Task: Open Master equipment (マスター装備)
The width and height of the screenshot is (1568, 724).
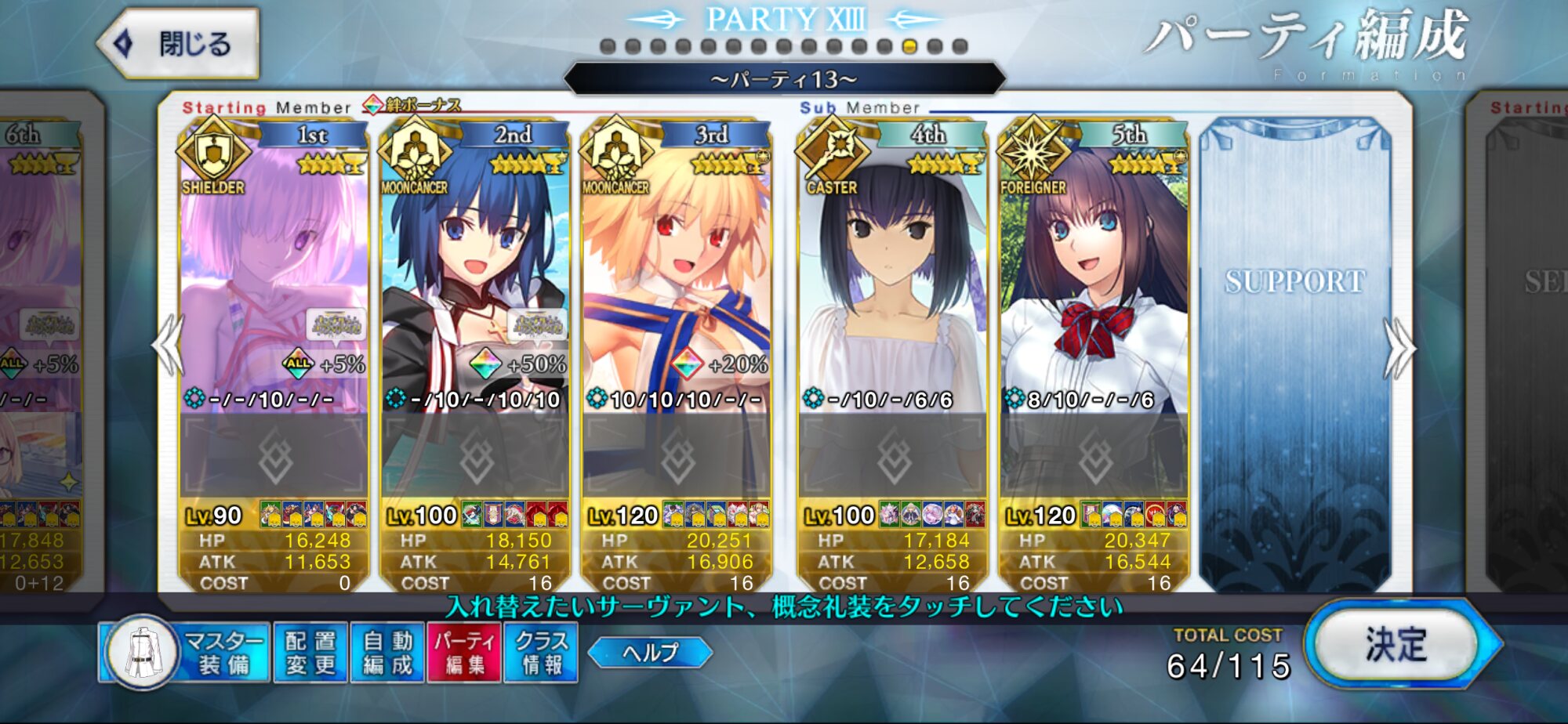Action: (x=185, y=653)
